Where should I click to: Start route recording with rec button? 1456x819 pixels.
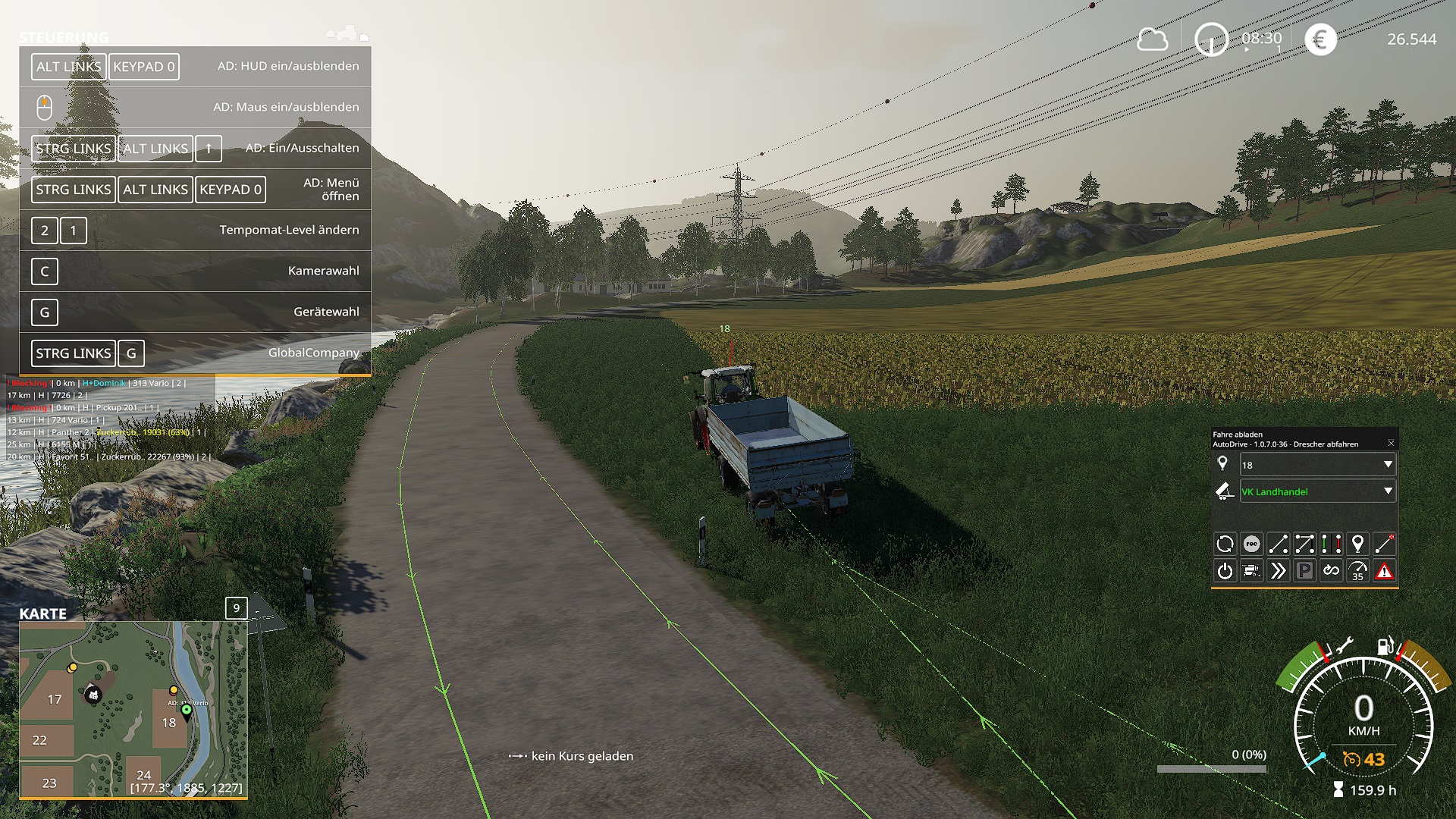[x=1252, y=544]
